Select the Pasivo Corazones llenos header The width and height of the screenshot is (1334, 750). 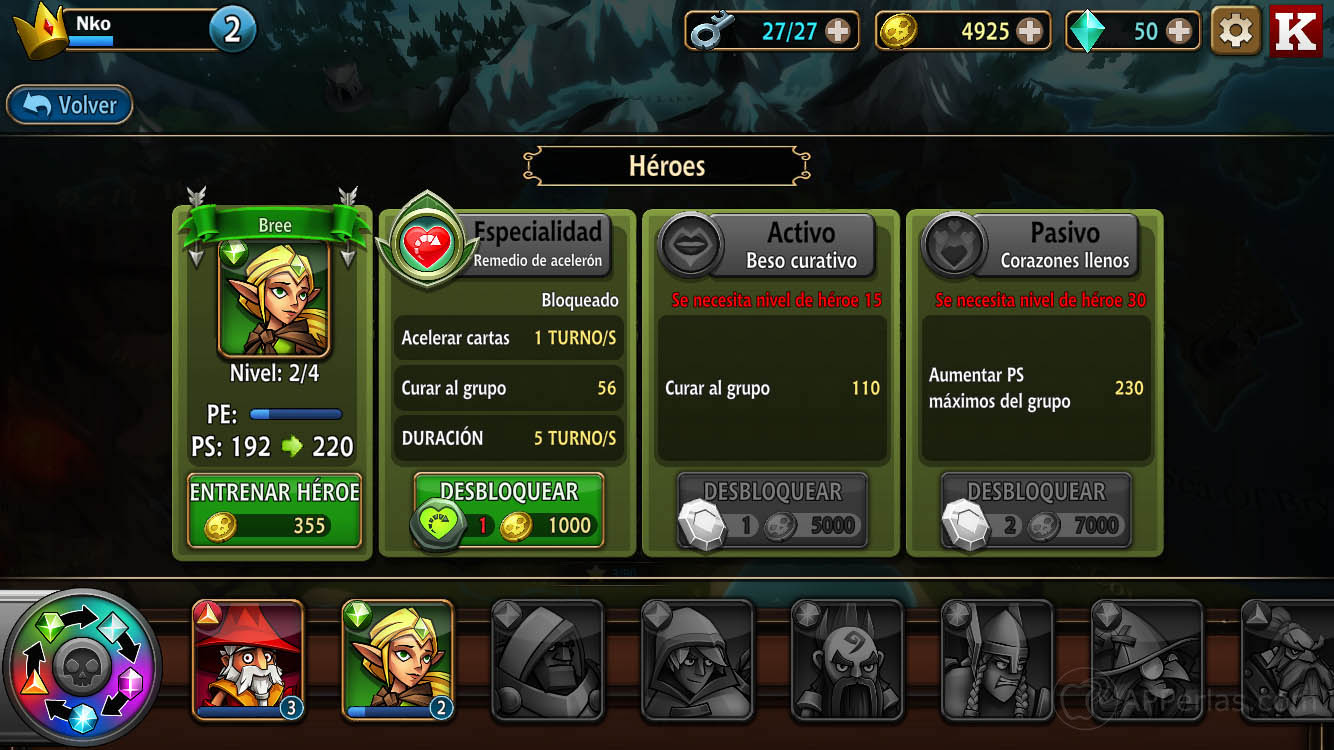(x=1064, y=245)
